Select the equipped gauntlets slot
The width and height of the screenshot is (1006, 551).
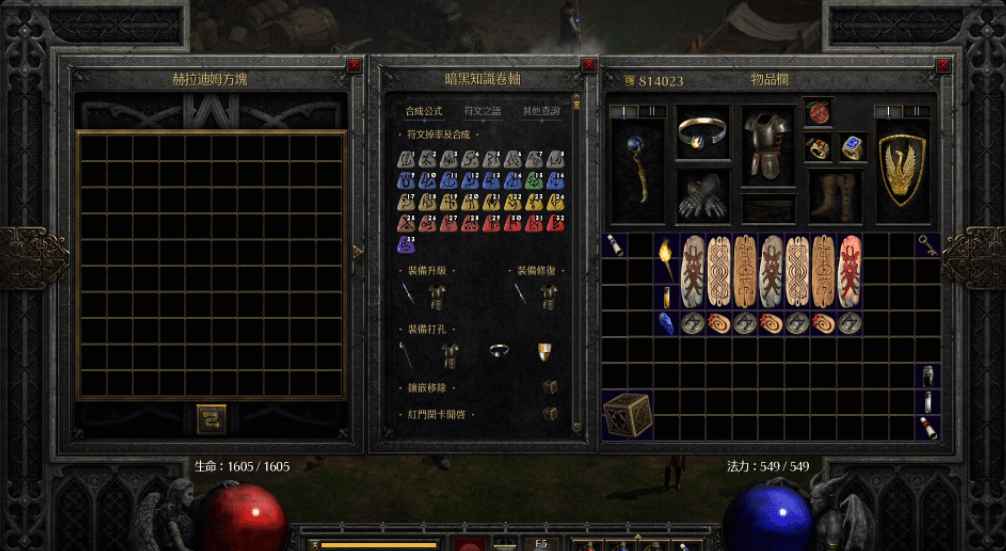703,195
